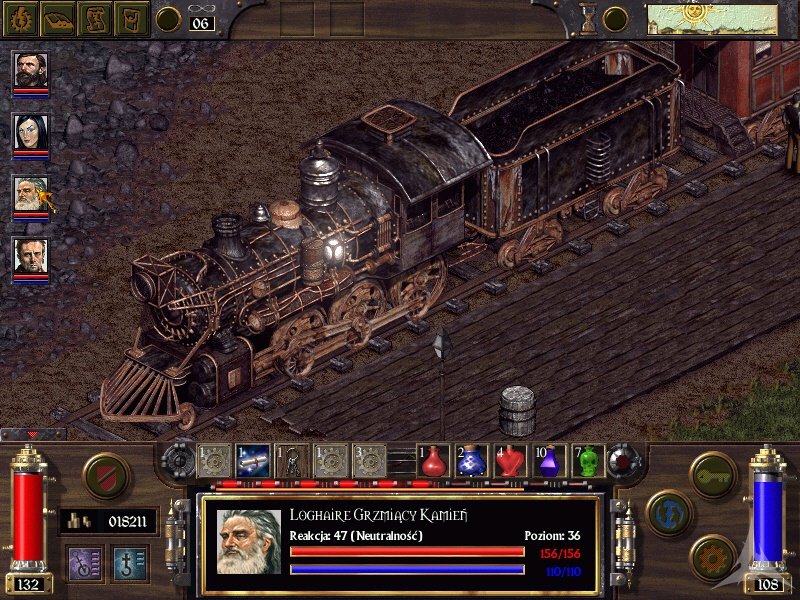The height and width of the screenshot is (600, 800).
Task: Open the schematics panel with gear button
Action: pyautogui.click(x=713, y=556)
